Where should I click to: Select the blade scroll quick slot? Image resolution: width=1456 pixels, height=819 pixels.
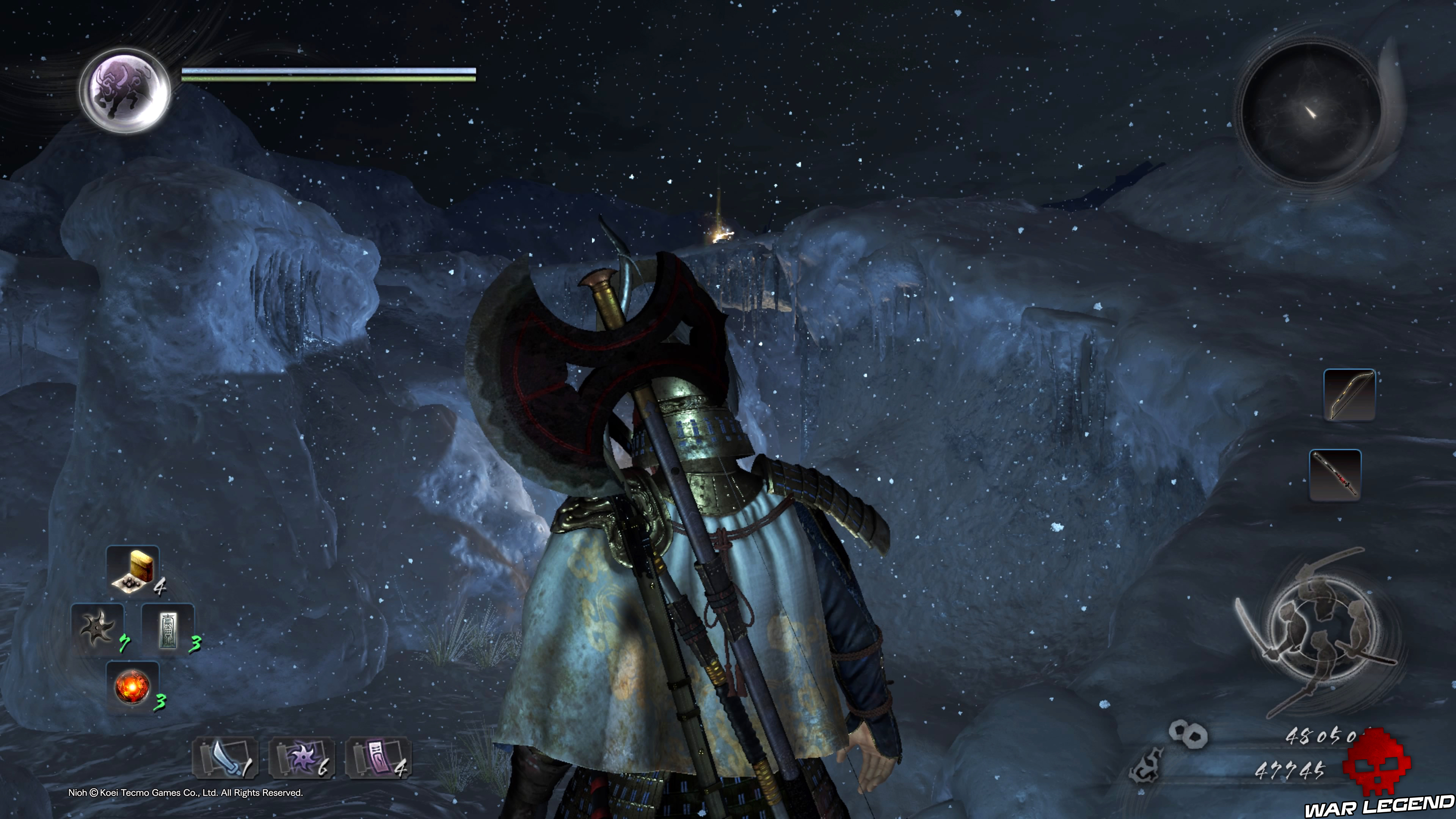click(x=226, y=758)
